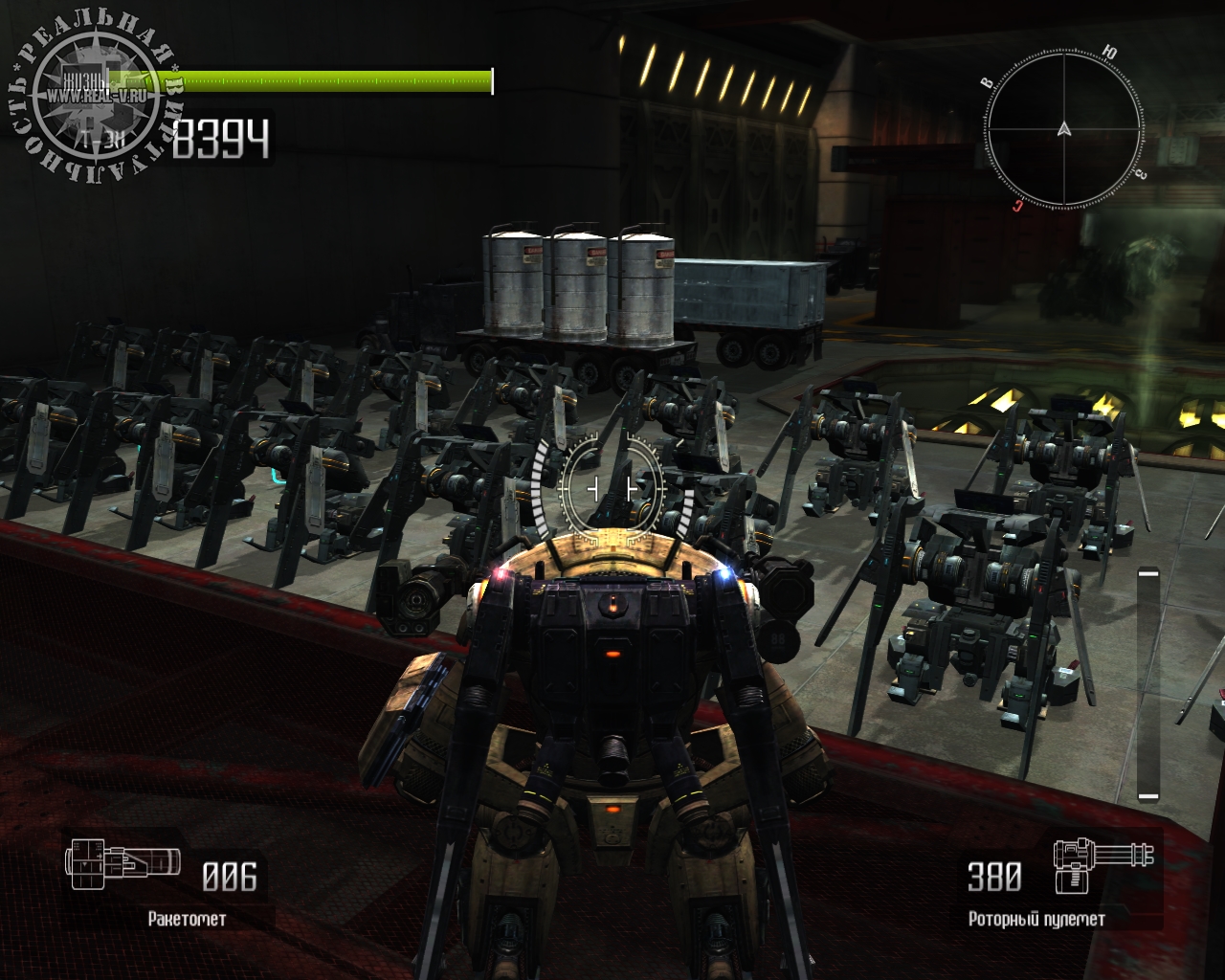Click the vertical gauge bar at right edge
1225x980 pixels.
(1147, 683)
